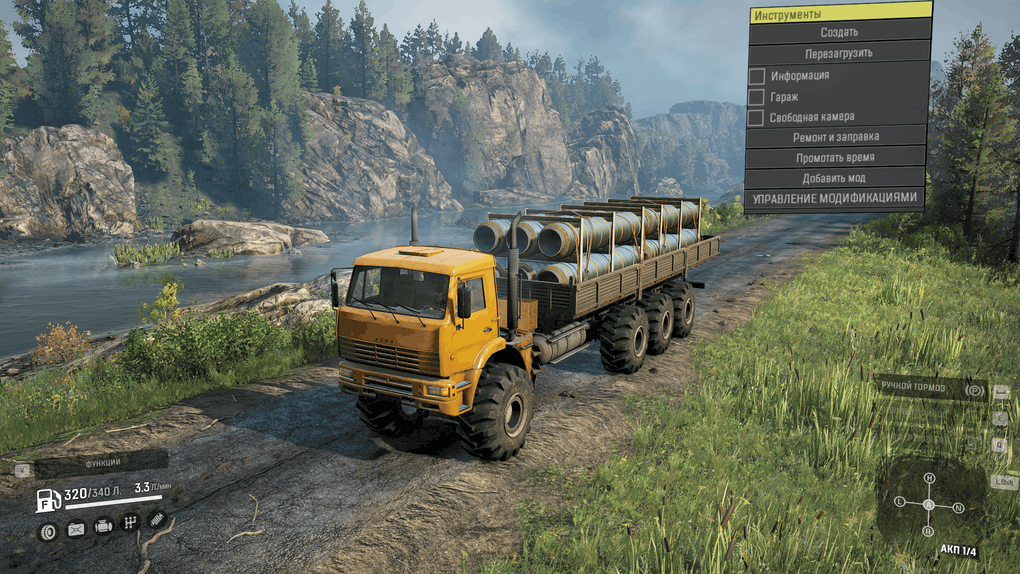Select Ремонт и заправка

point(835,137)
